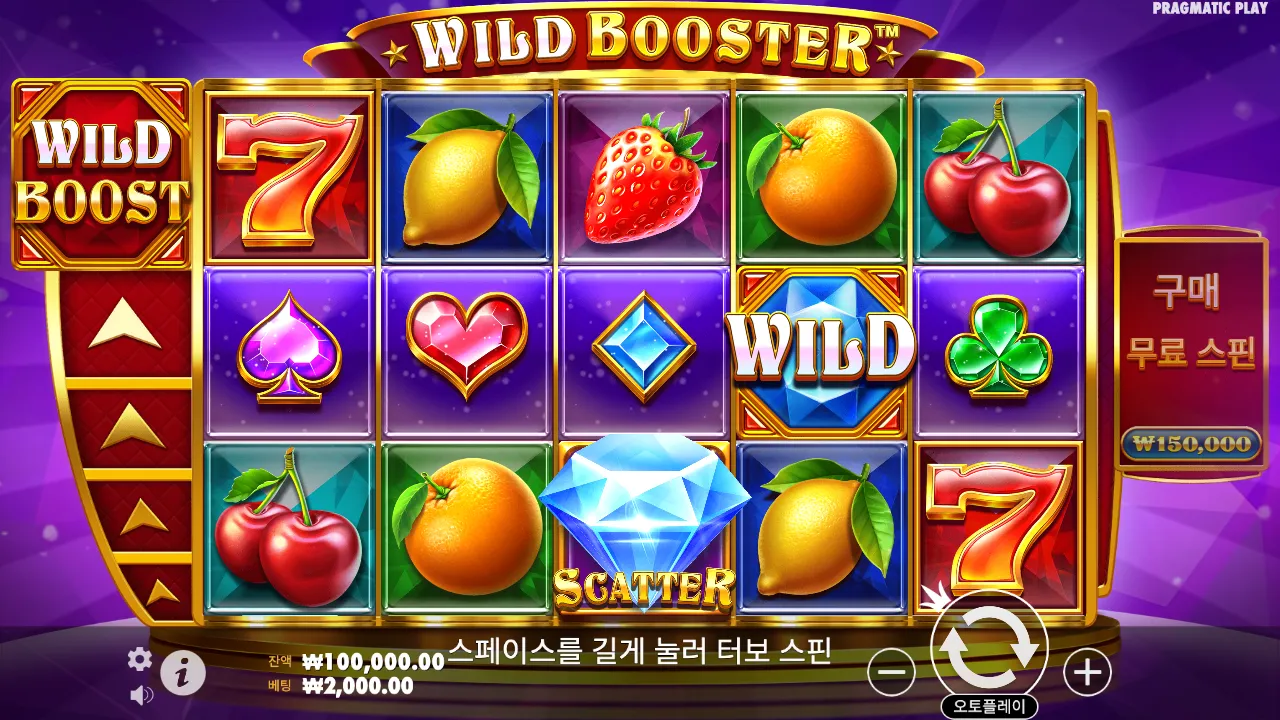Mute sound with the speaker icon

[x=140, y=694]
